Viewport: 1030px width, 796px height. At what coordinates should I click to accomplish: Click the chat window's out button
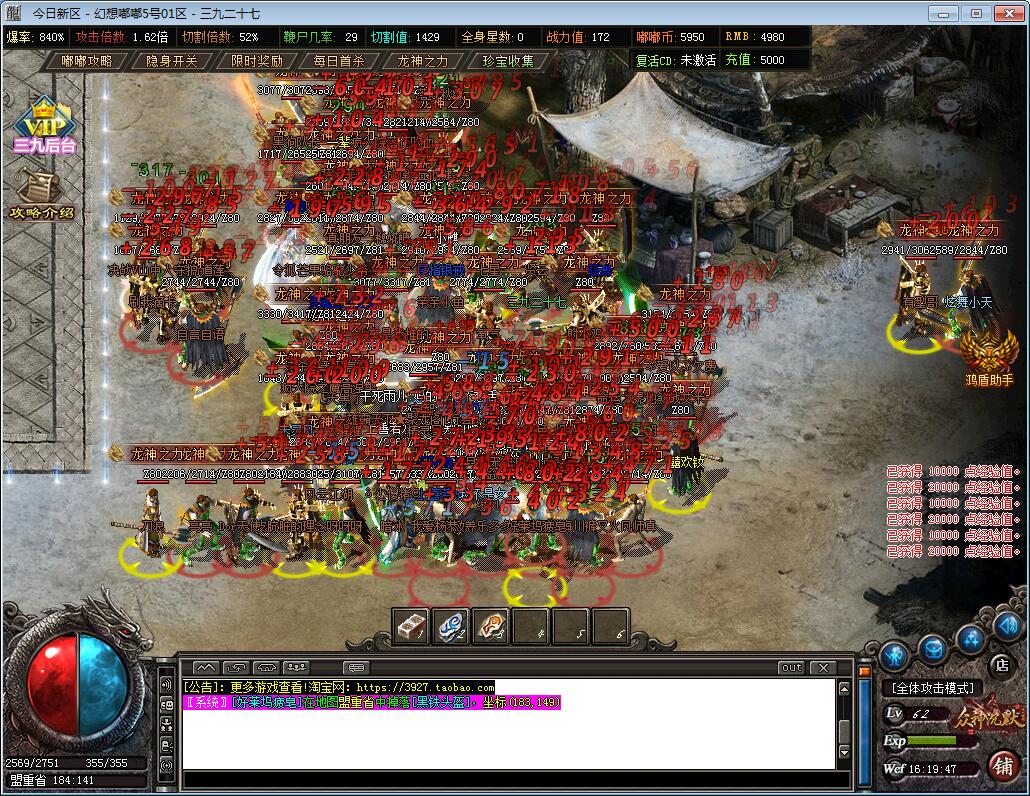(x=791, y=667)
